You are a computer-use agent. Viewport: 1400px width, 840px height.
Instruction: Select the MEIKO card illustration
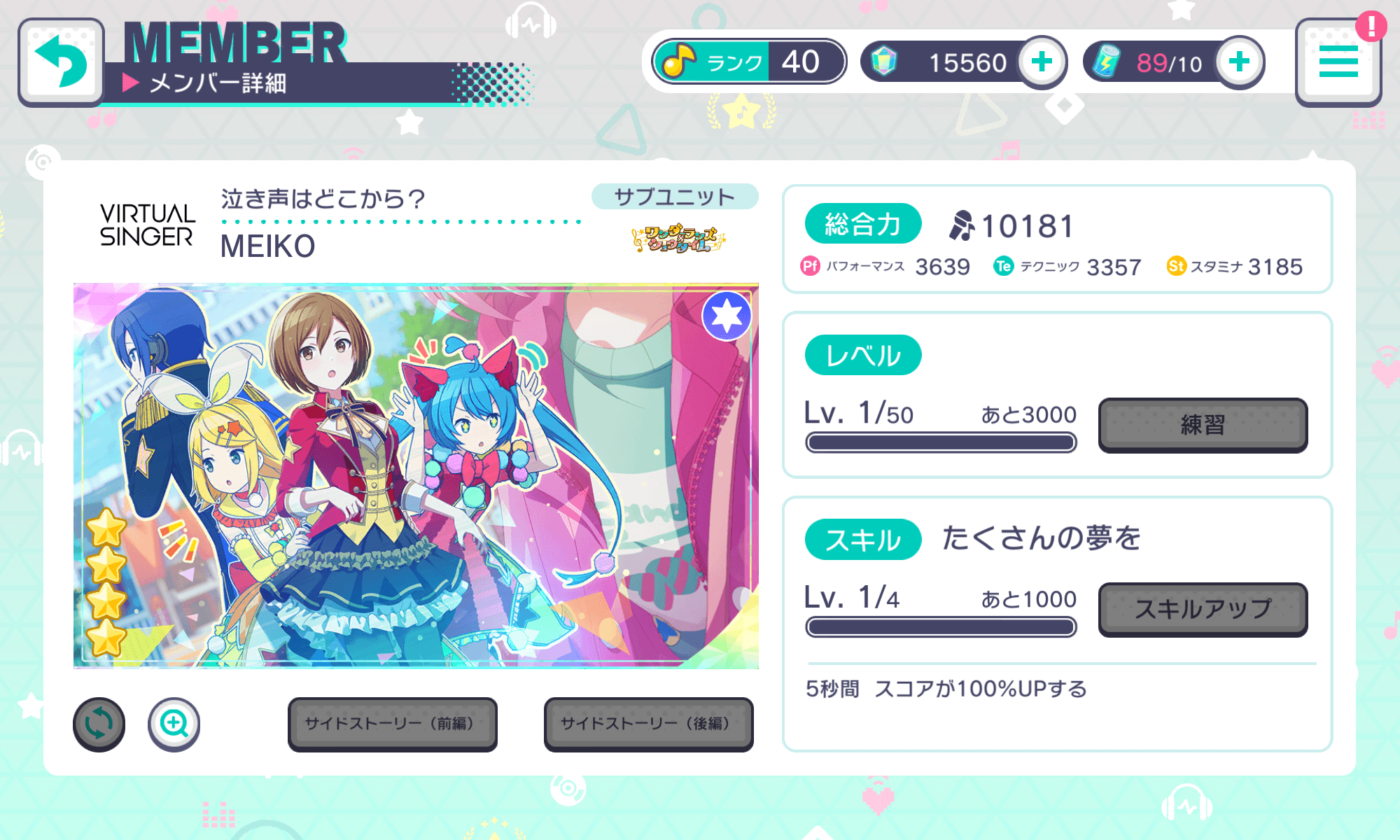pos(416,475)
